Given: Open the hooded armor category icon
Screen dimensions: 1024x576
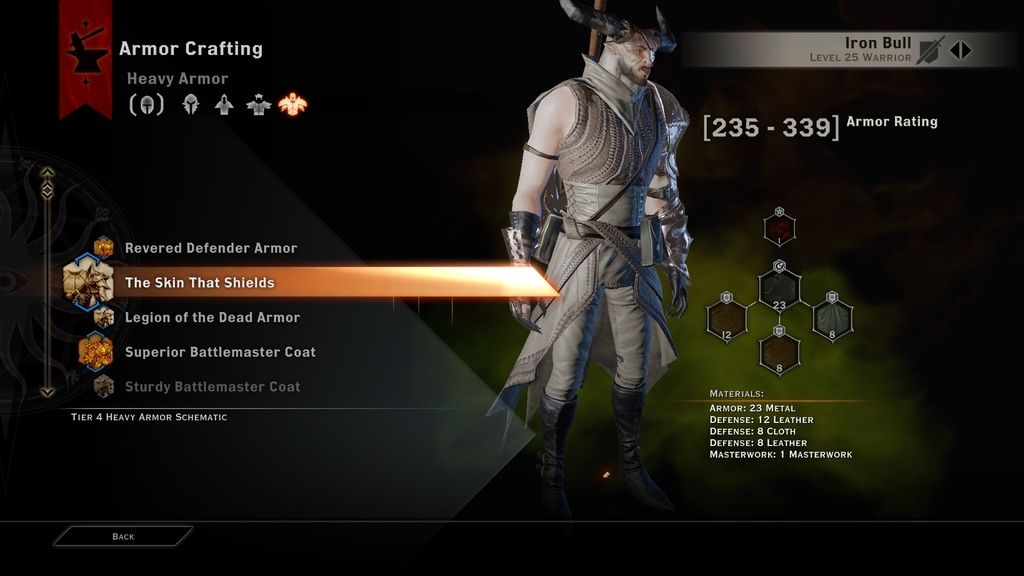Looking at the screenshot, I should pos(191,105).
